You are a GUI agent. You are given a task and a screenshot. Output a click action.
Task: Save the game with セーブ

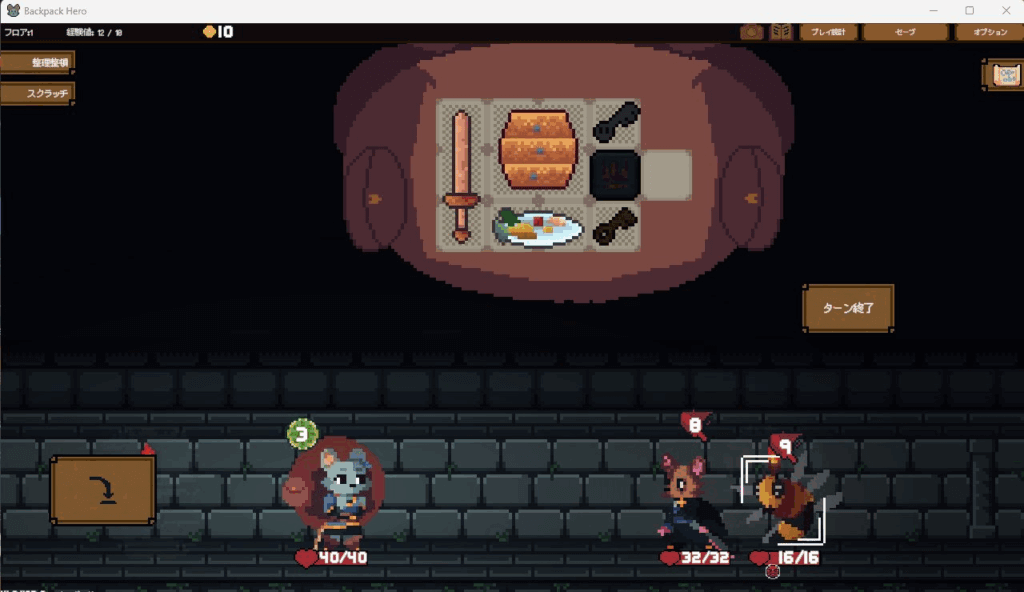click(x=905, y=32)
